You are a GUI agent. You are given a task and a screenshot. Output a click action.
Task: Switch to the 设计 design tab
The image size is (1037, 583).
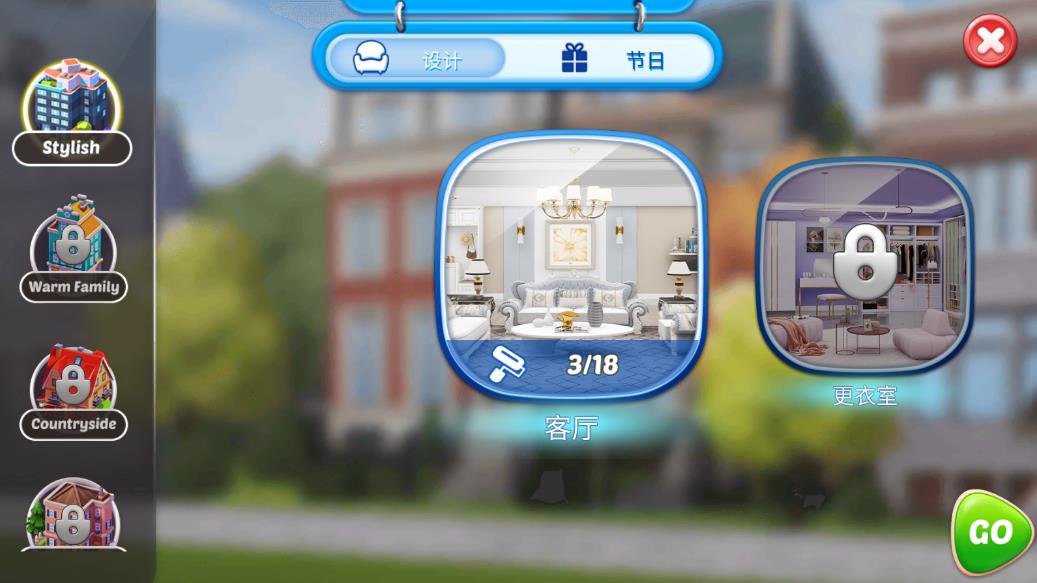(x=414, y=59)
